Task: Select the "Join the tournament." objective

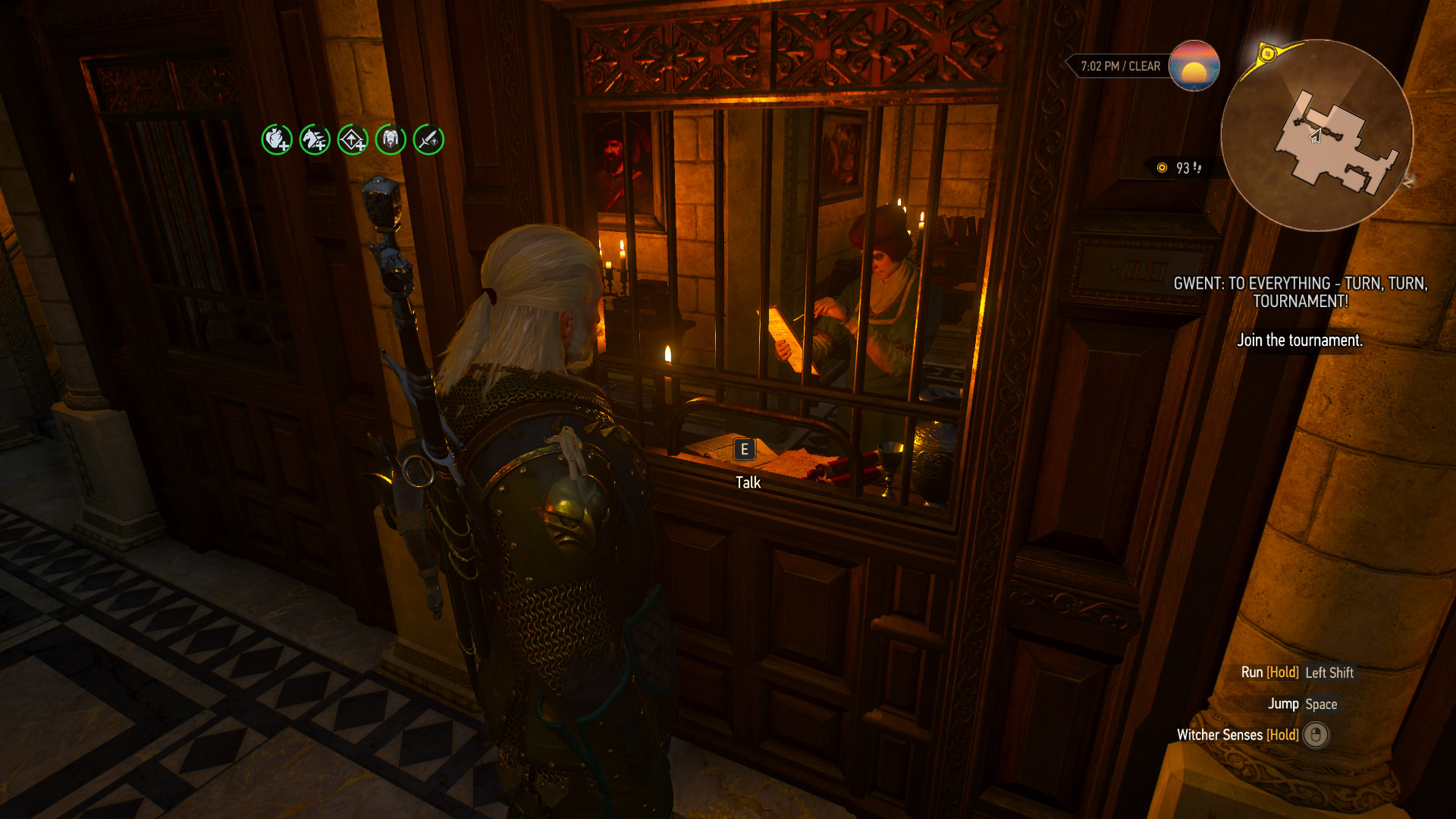Action: 1300,340
